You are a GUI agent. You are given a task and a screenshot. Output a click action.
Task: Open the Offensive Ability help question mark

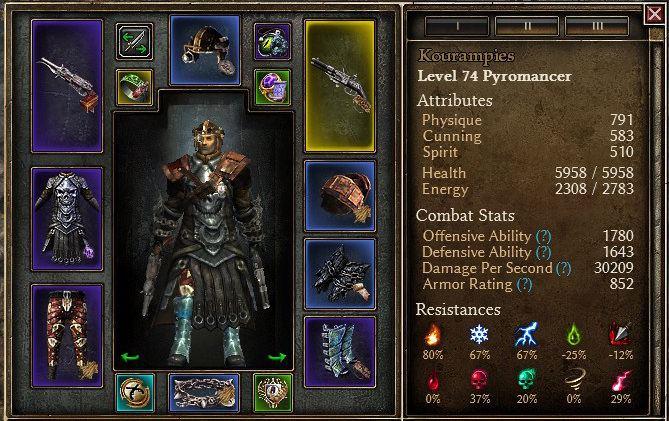543,236
